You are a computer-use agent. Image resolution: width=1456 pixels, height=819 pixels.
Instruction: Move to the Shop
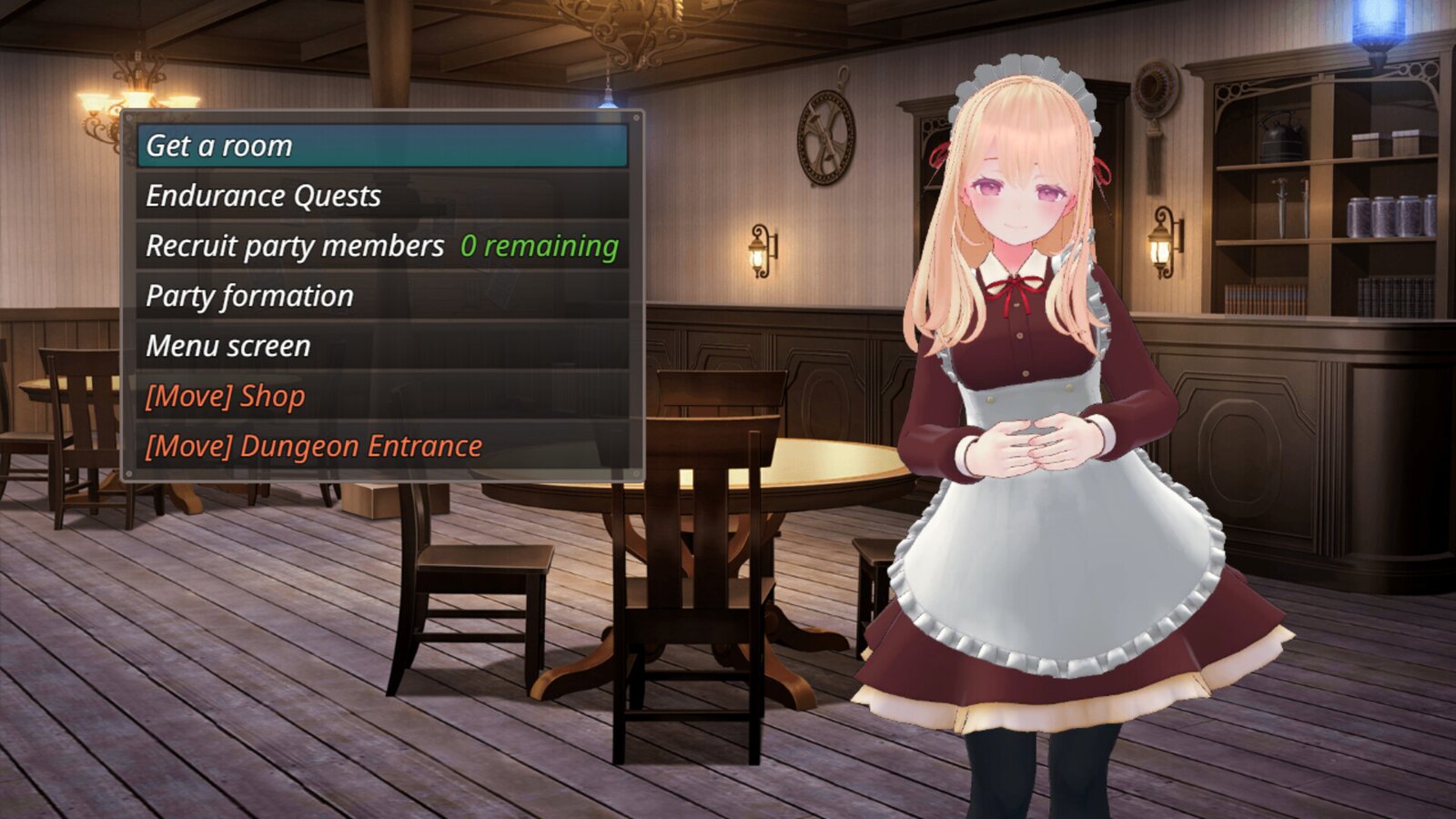(x=382, y=396)
